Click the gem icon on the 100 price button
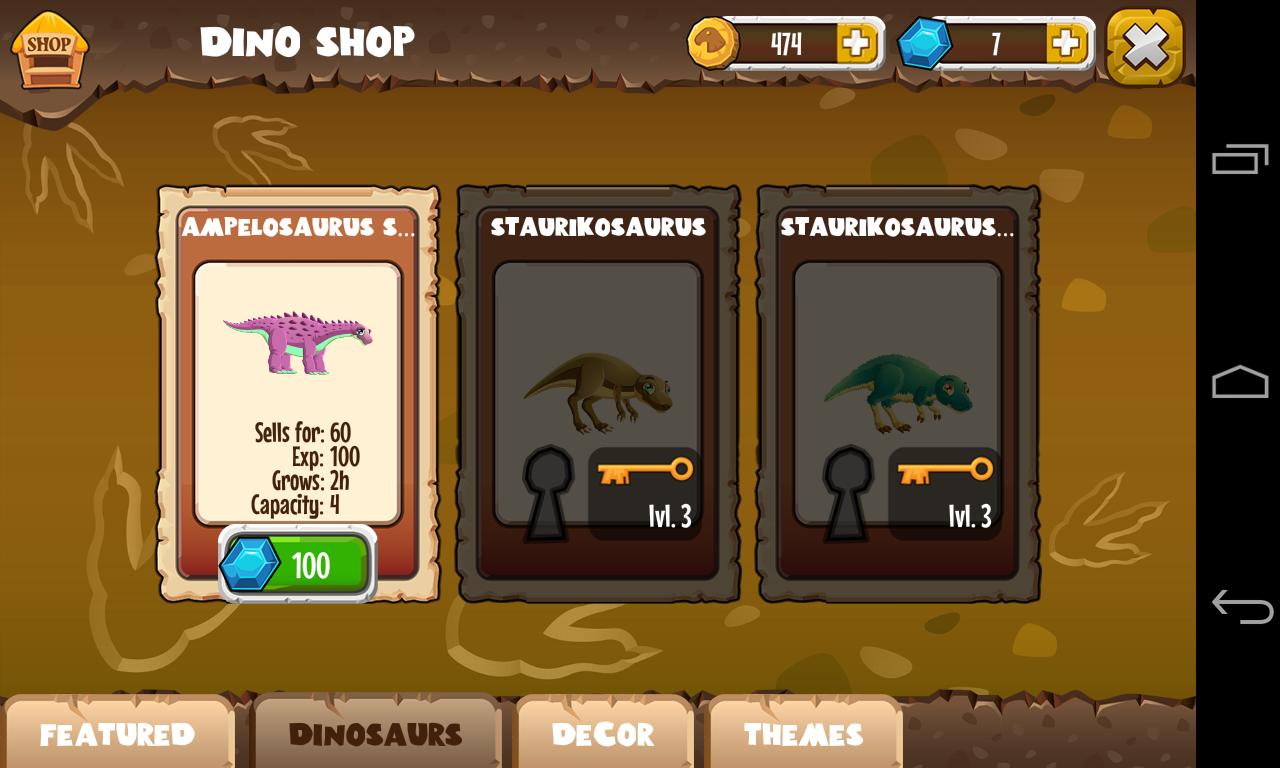Viewport: 1280px width, 768px height. coord(249,564)
